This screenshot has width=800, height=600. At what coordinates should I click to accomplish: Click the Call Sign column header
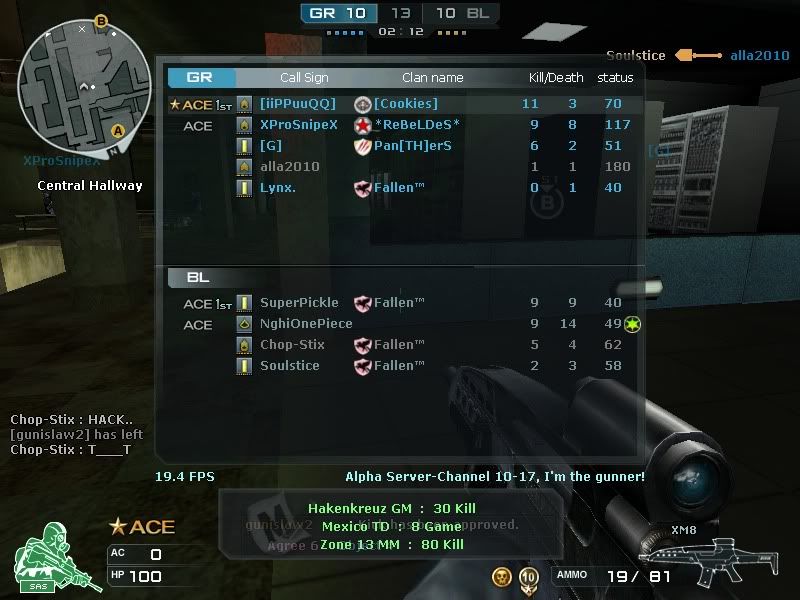[x=304, y=78]
